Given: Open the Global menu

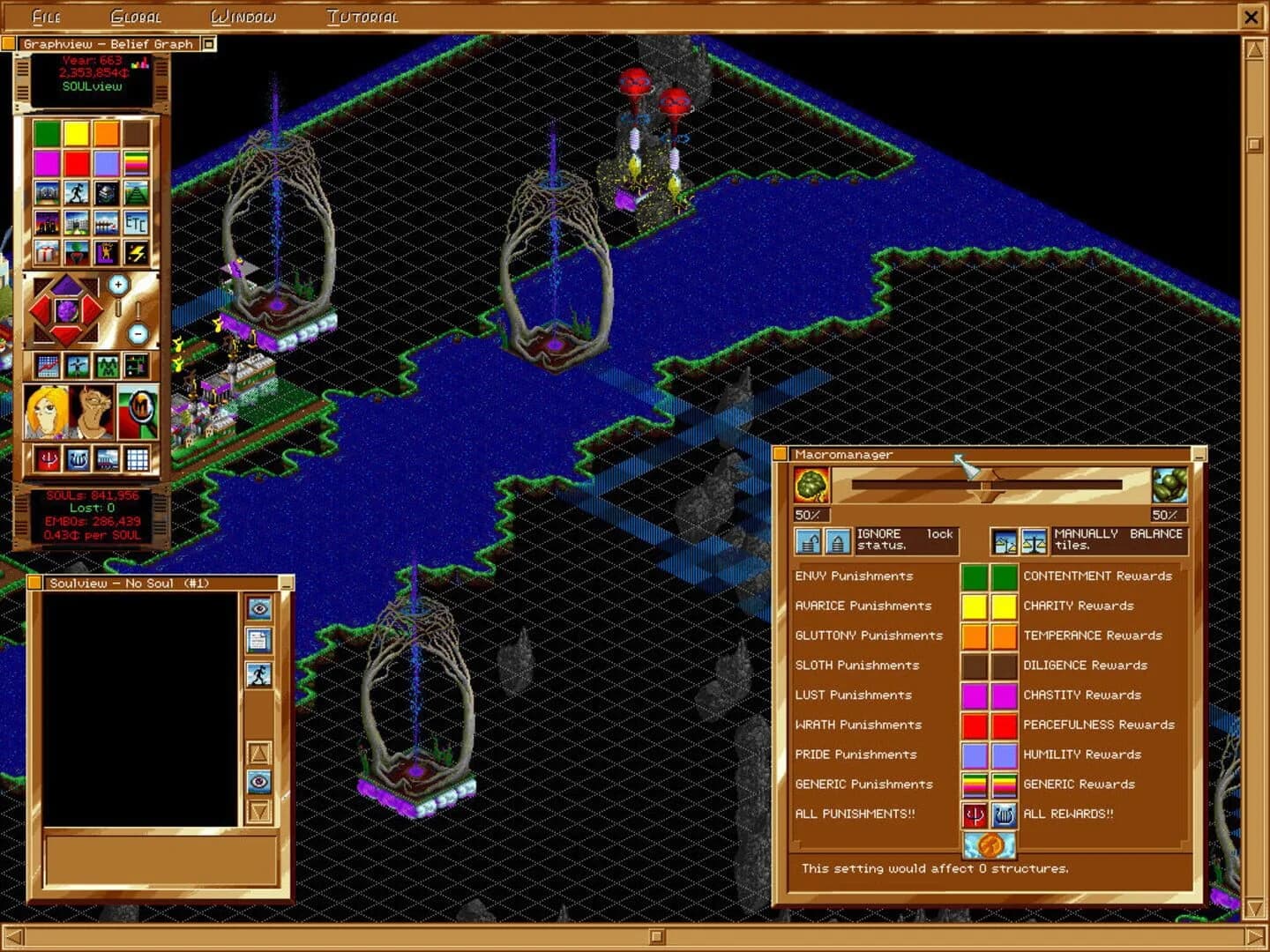Looking at the screenshot, I should [x=135, y=16].
